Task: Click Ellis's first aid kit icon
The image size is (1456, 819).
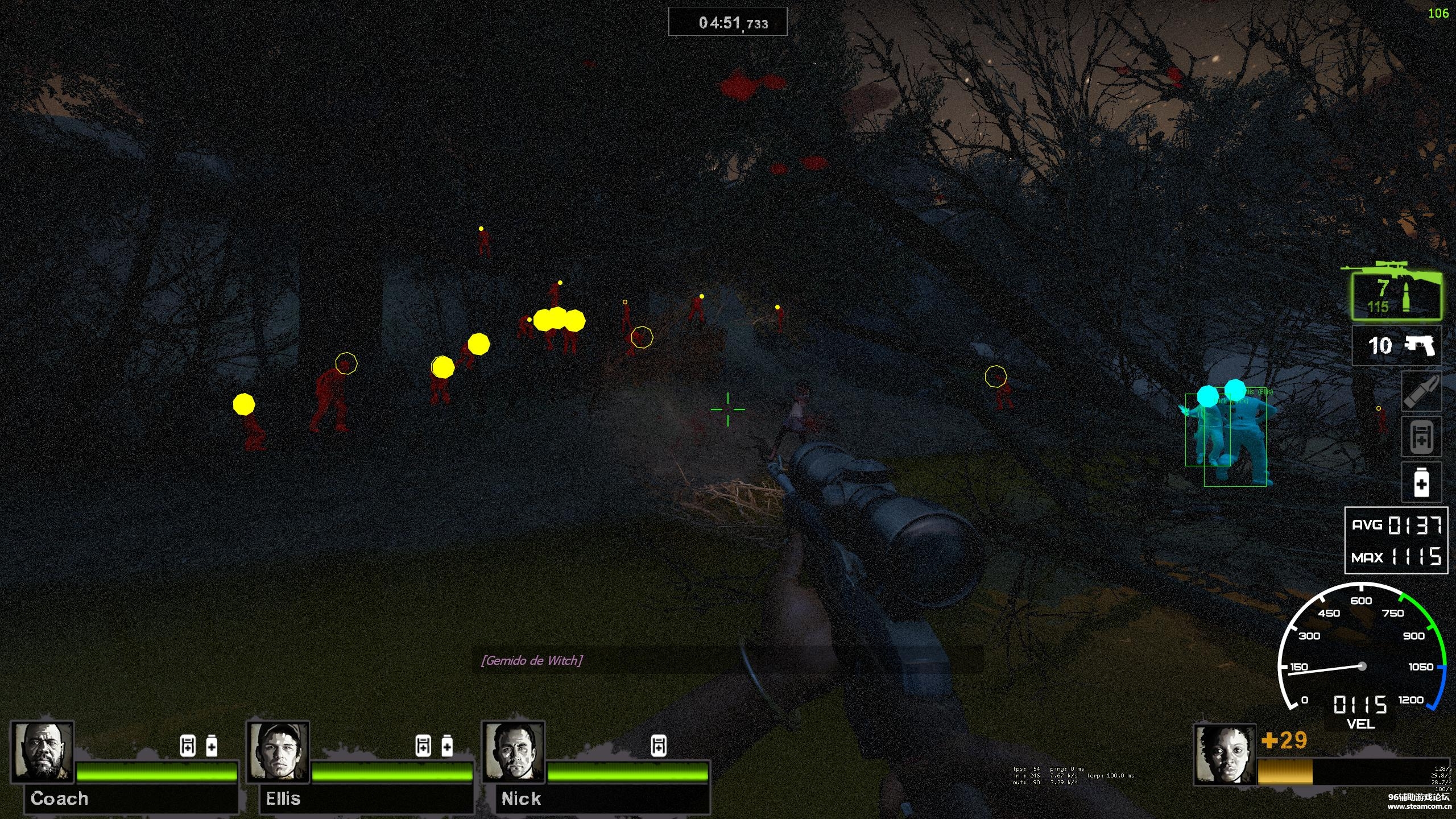Action: pyautogui.click(x=423, y=746)
